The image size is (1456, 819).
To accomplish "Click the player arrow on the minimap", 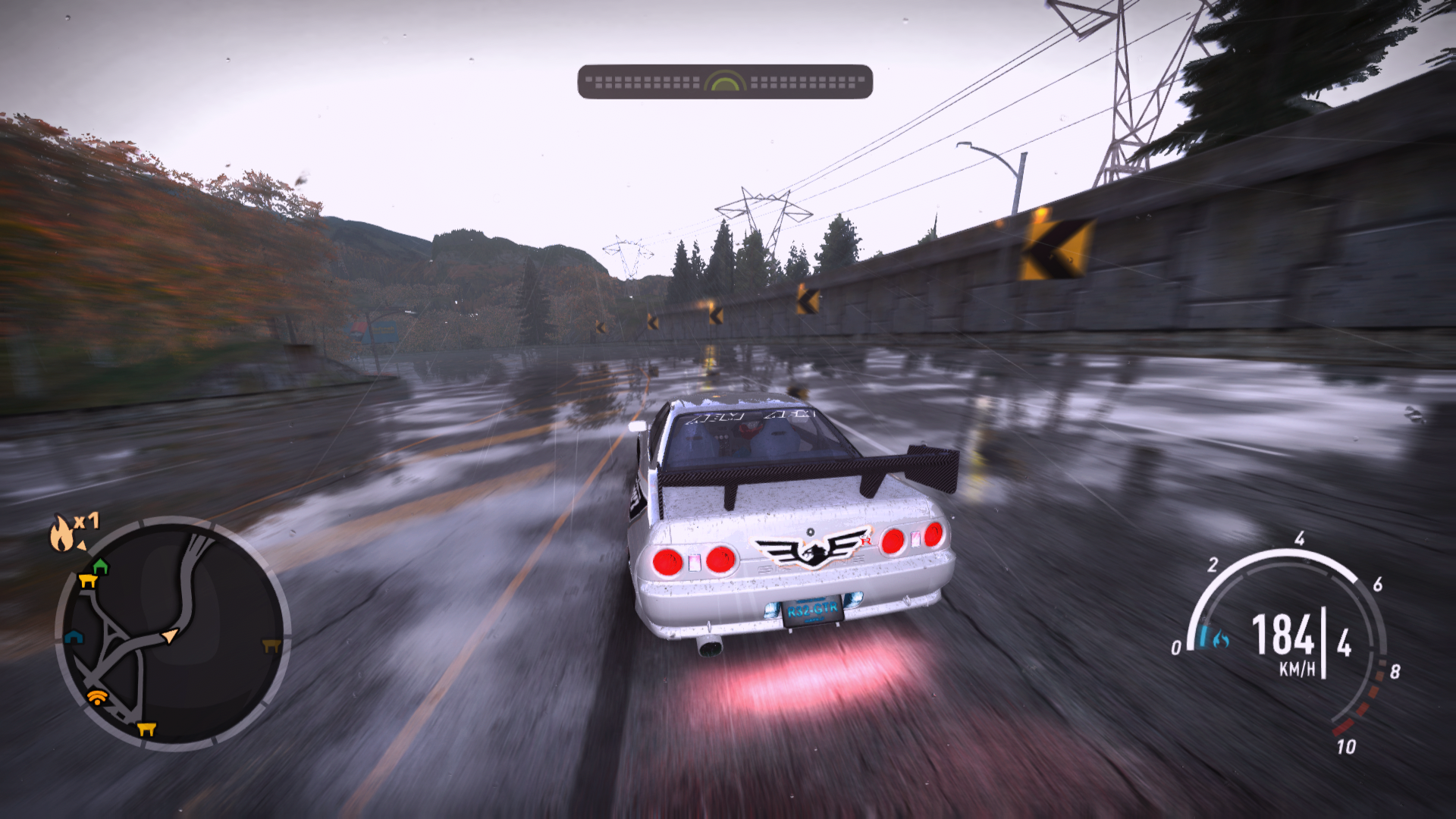I will click(171, 635).
